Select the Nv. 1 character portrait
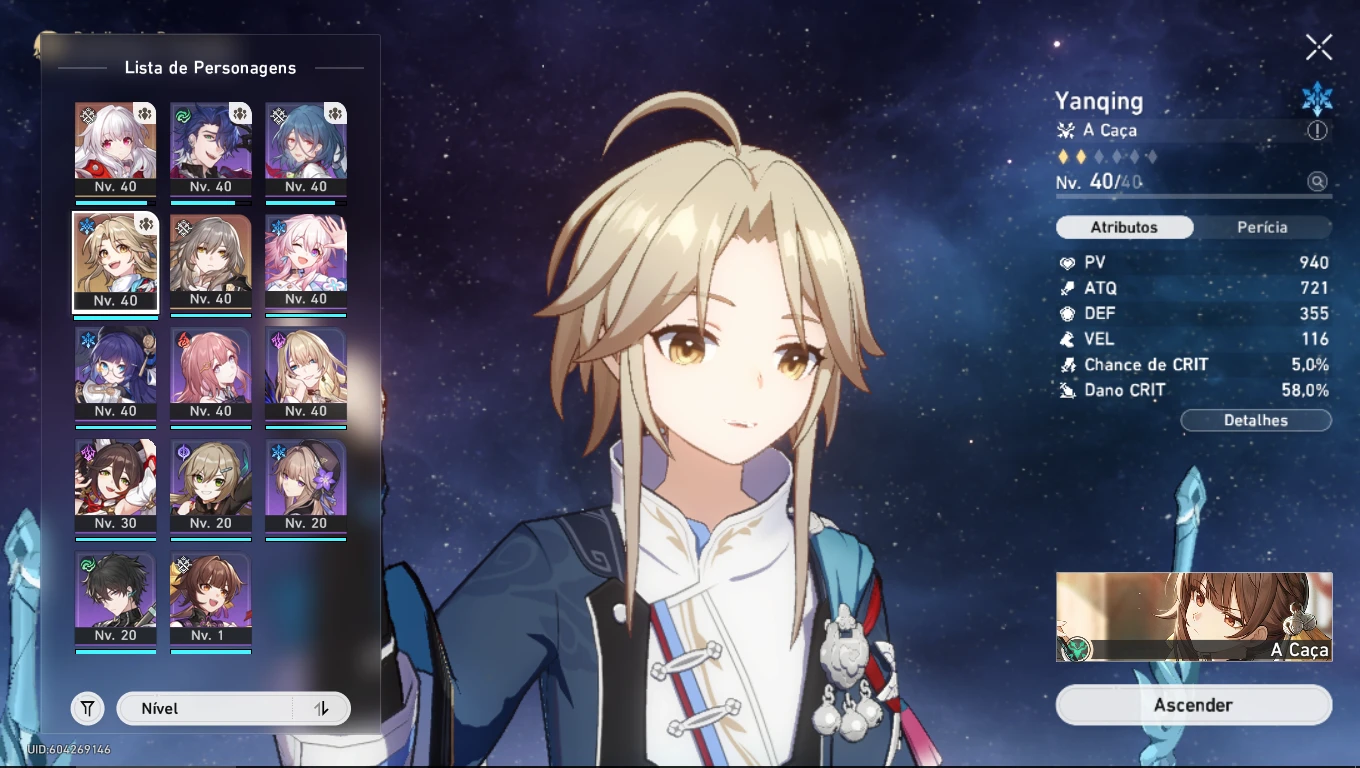Screen dimensions: 1360x768 (x=211, y=600)
